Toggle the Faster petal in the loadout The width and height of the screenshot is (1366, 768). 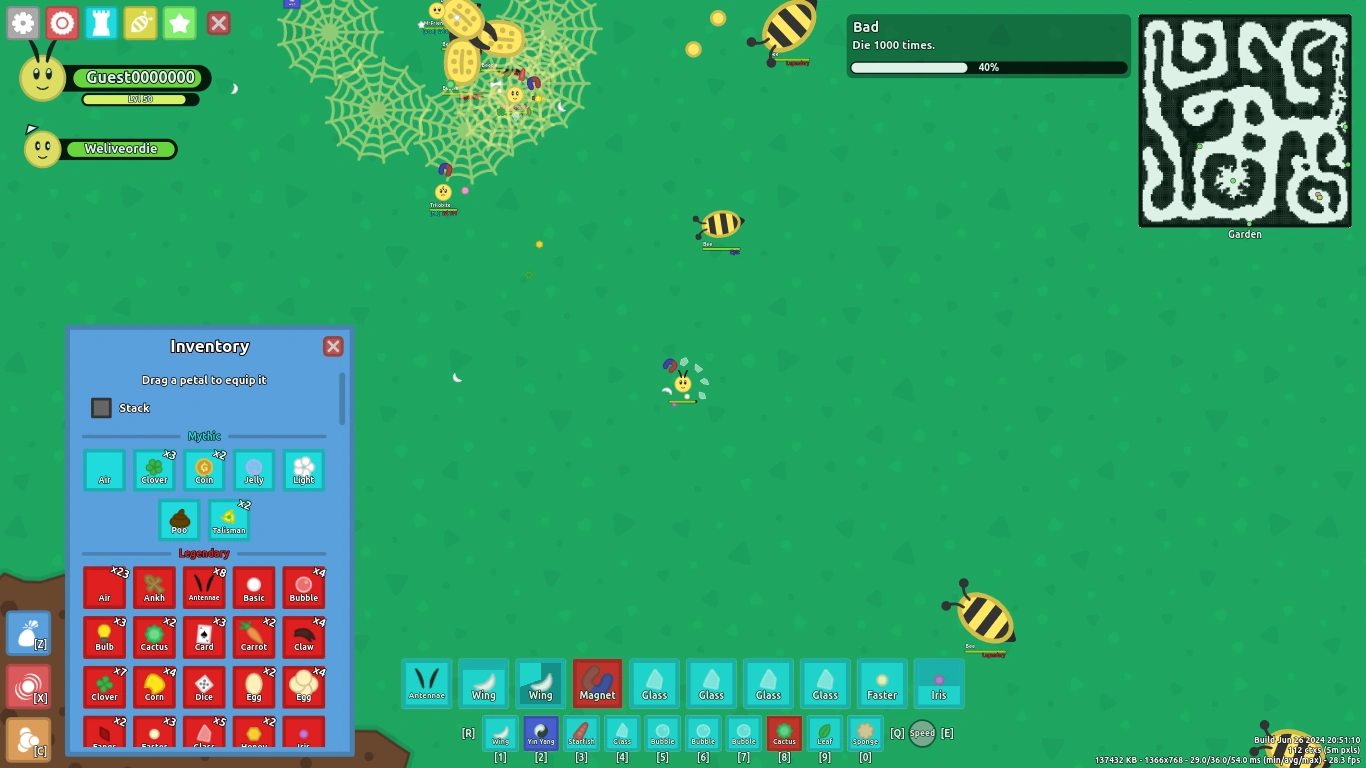[x=882, y=683]
